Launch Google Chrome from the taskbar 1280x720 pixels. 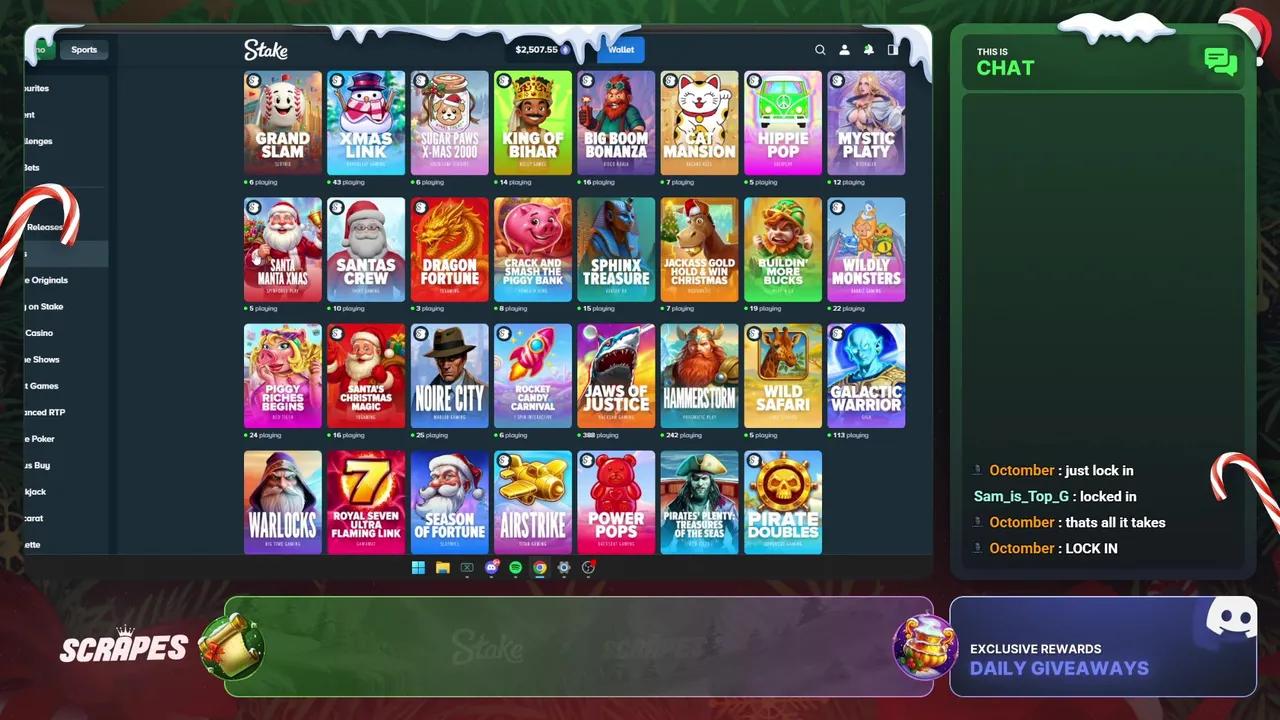point(540,568)
